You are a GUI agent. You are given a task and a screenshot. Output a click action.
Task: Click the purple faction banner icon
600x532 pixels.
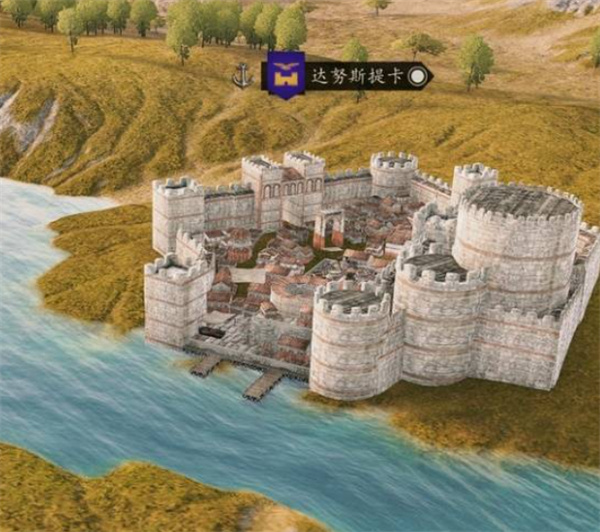(x=286, y=75)
